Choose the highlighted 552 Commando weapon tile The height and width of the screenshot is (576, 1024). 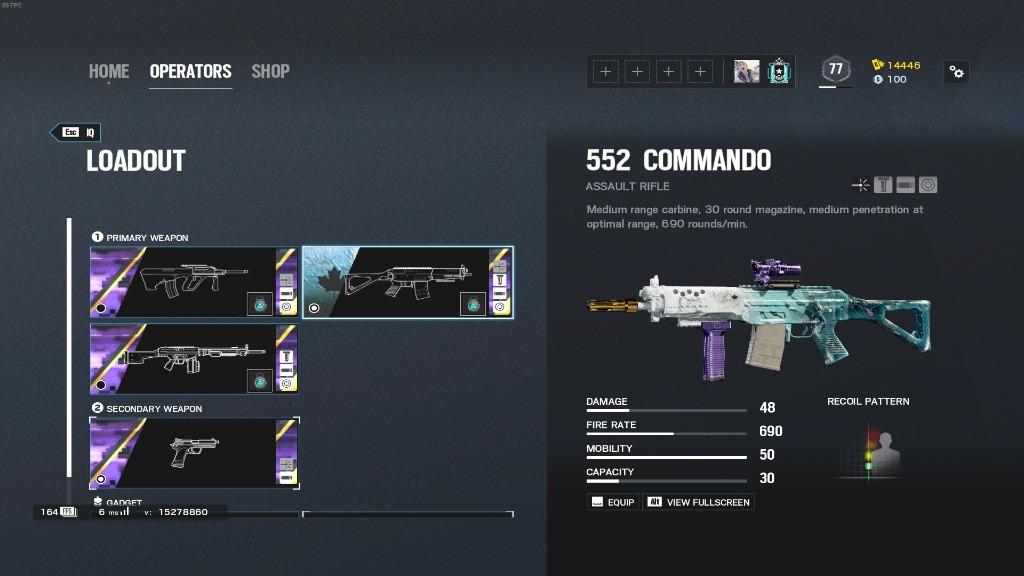click(407, 282)
